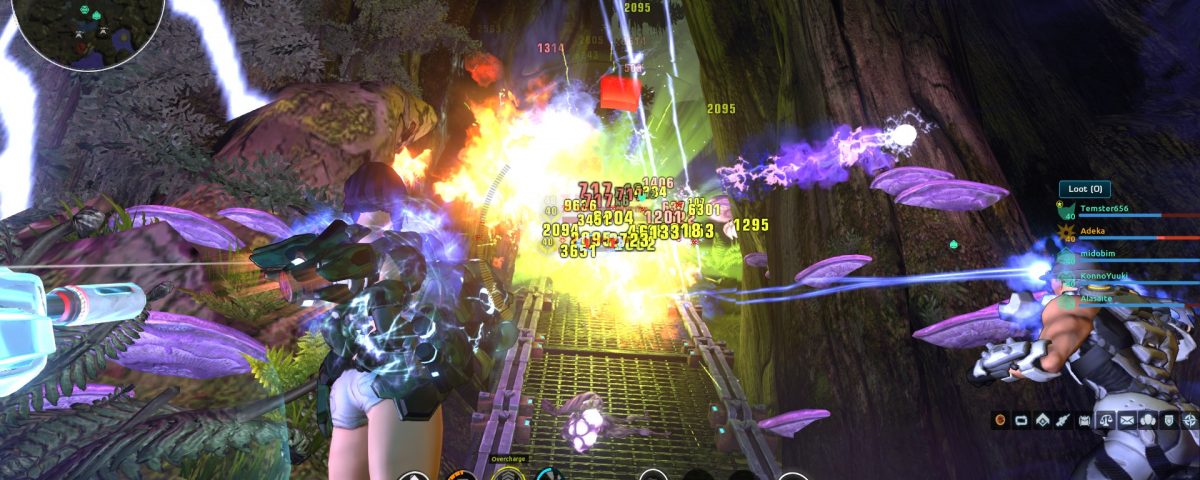This screenshot has height=480, width=1200.
Task: Open the shield badge menu icon
Action: 1167,421
